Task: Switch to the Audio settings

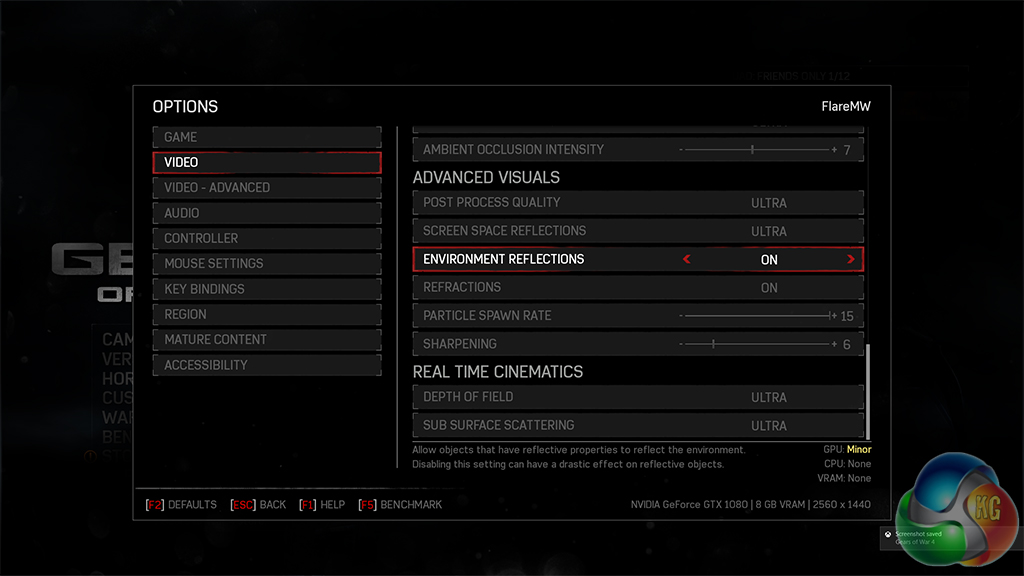Action: [266, 213]
